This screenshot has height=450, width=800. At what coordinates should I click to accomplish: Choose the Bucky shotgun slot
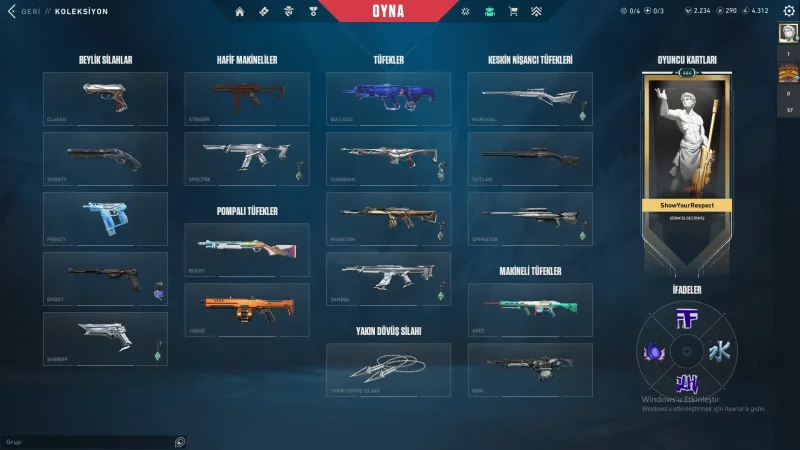click(x=247, y=249)
